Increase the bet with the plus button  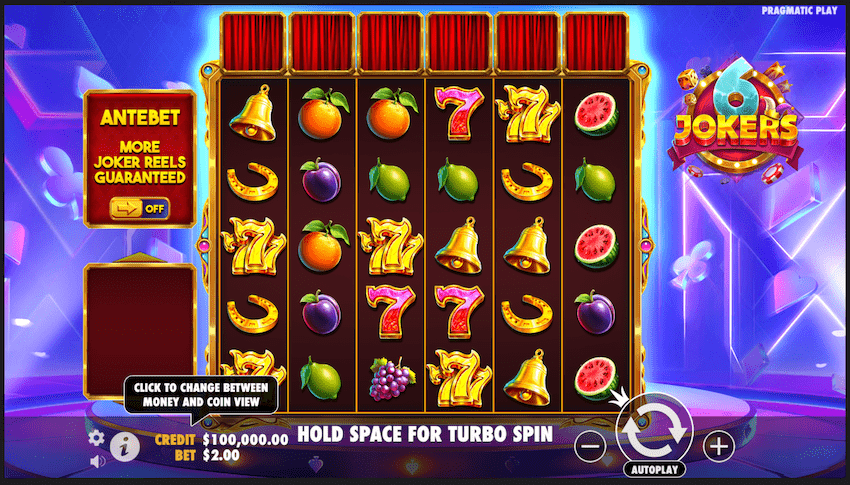[718, 447]
